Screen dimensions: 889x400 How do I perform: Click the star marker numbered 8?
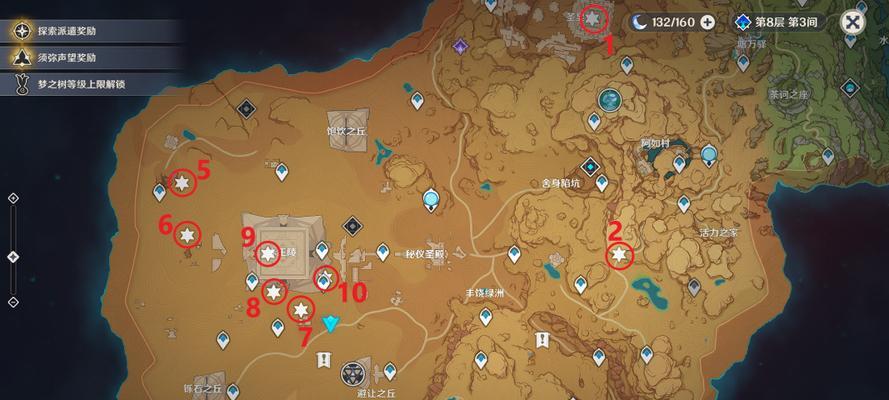point(273,293)
